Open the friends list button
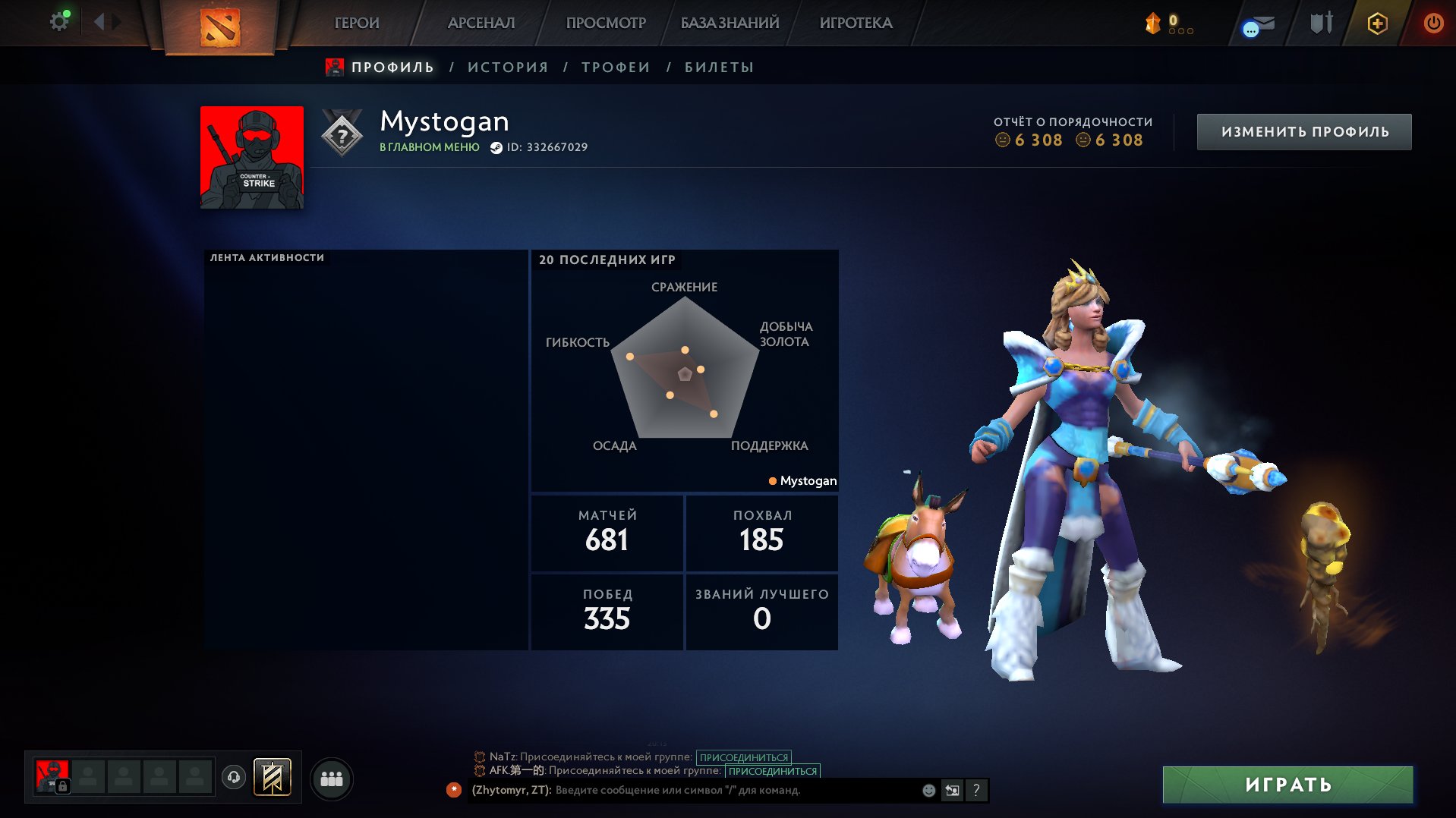 tap(332, 779)
